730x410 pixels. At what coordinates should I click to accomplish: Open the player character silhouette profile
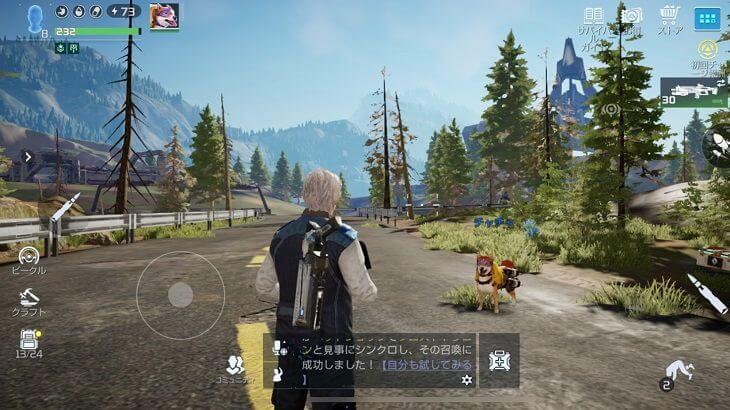(x=36, y=17)
